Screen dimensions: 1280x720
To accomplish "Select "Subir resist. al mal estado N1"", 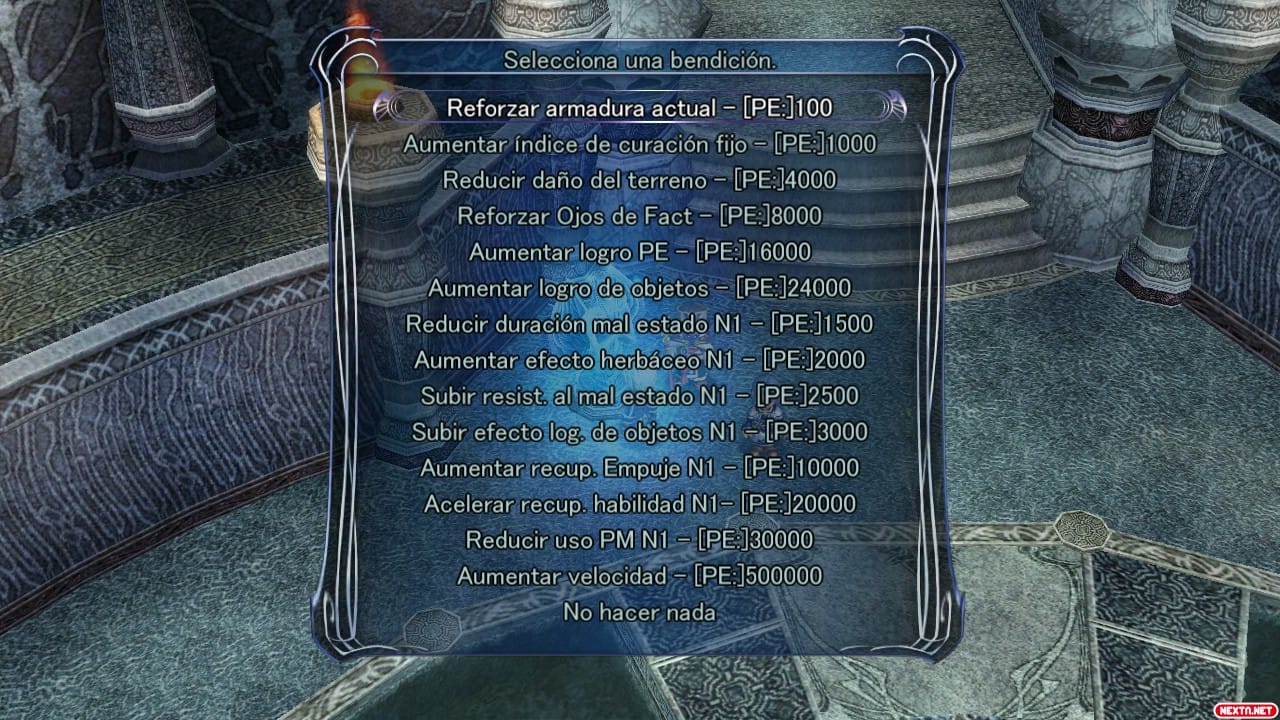I will pos(640,396).
